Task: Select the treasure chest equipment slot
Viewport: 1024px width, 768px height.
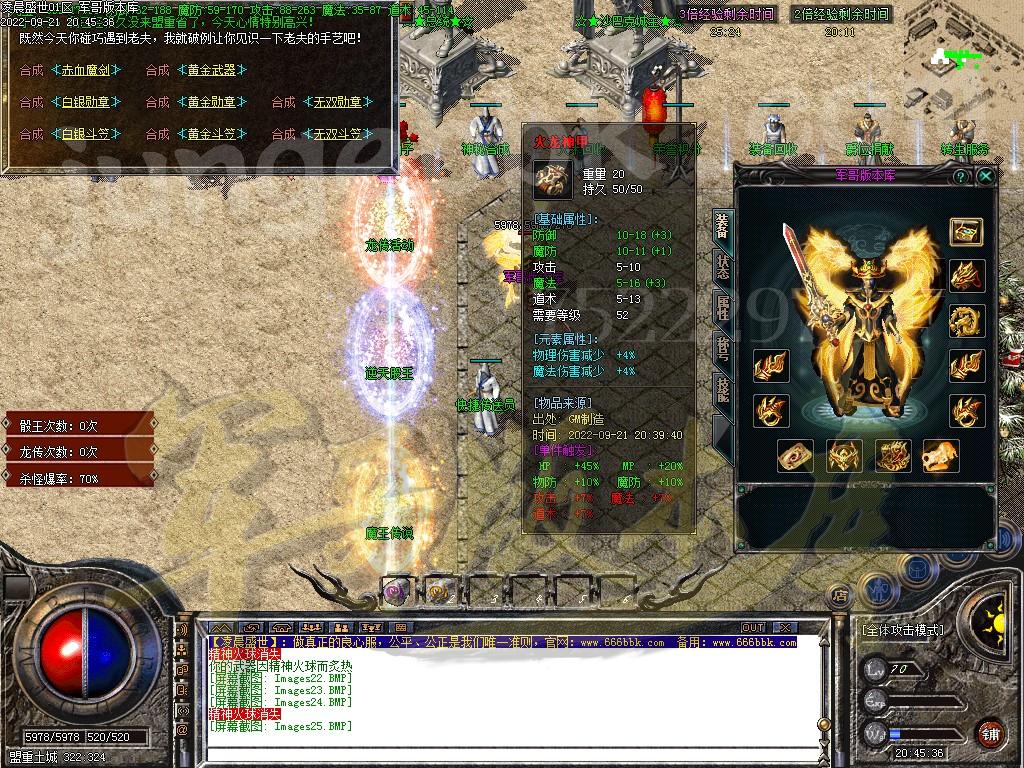Action: pos(966,231)
